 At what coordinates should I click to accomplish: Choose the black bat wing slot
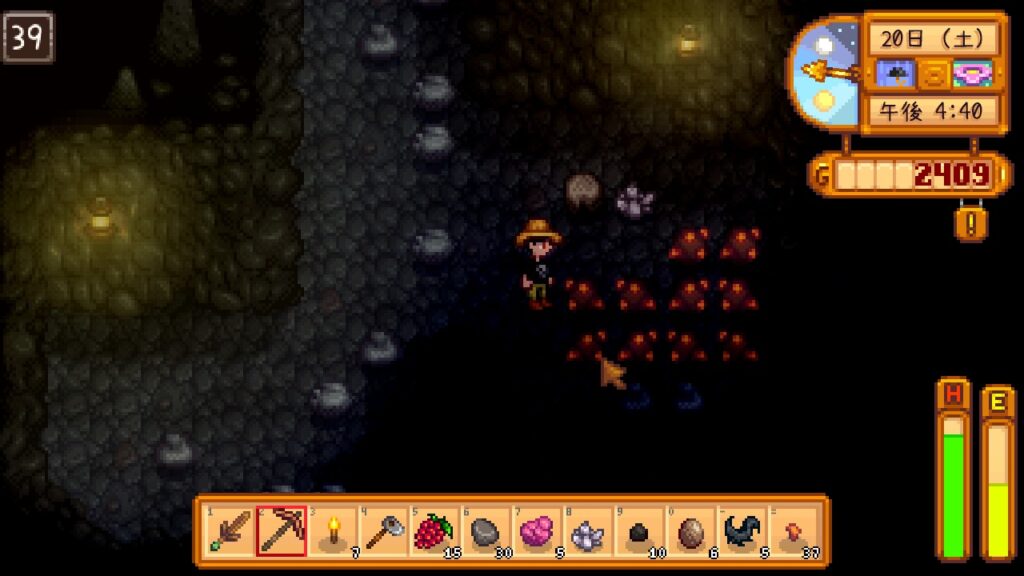[x=741, y=531]
